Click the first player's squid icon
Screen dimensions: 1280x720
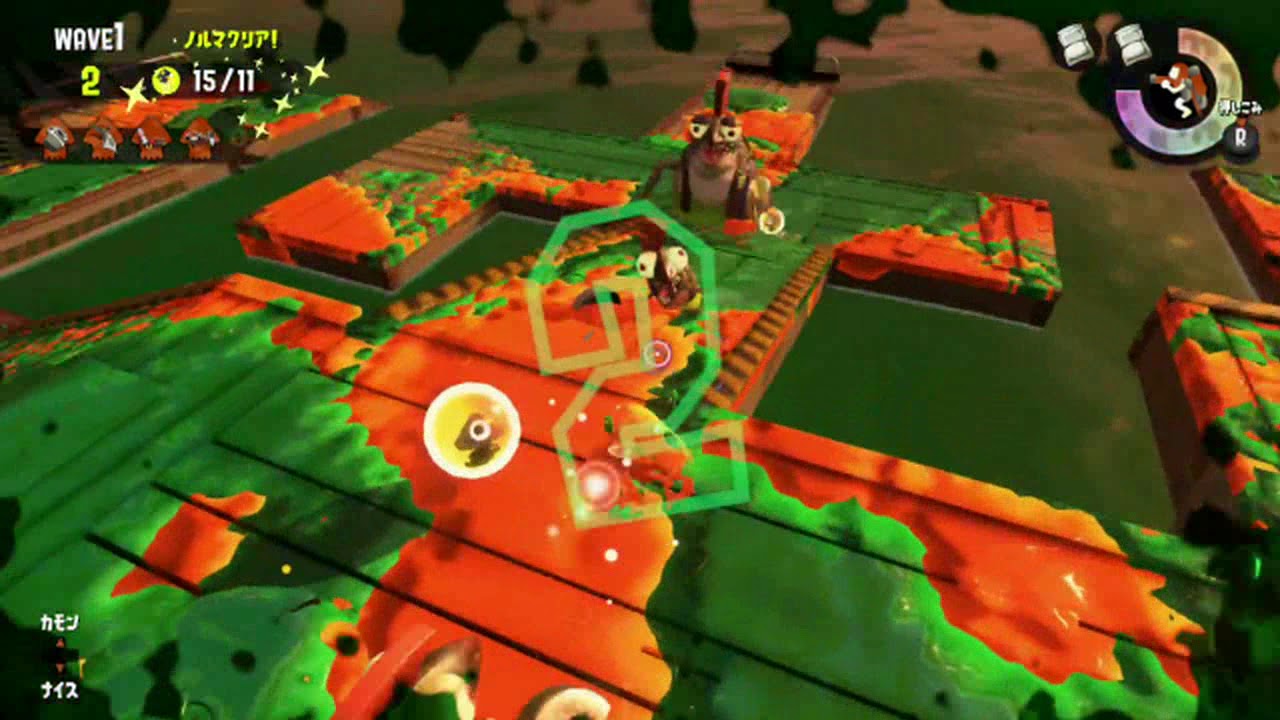tap(55, 138)
